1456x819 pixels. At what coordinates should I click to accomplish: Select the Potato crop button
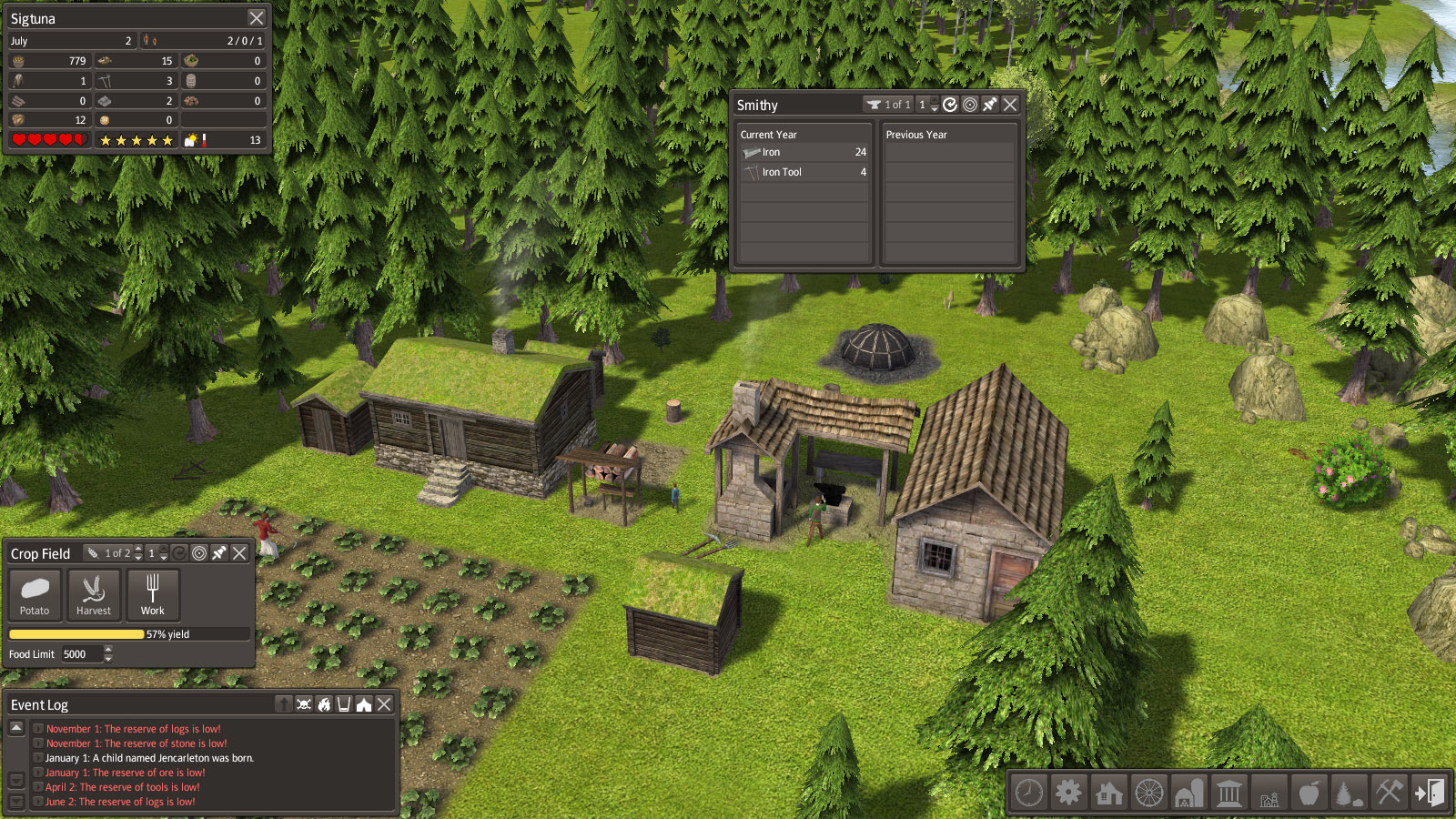[x=35, y=594]
